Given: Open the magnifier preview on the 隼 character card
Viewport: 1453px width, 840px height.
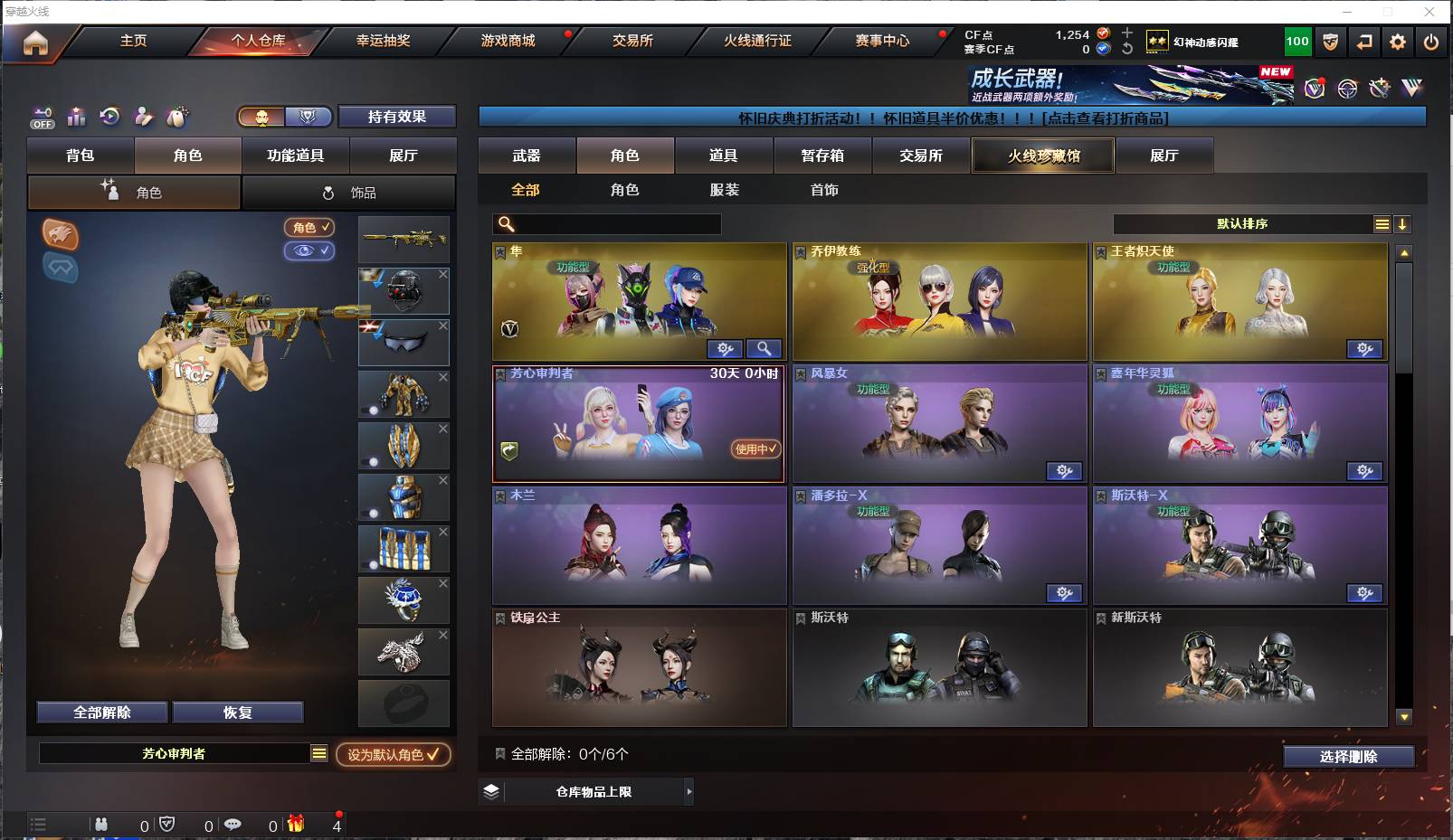Looking at the screenshot, I should (x=763, y=348).
